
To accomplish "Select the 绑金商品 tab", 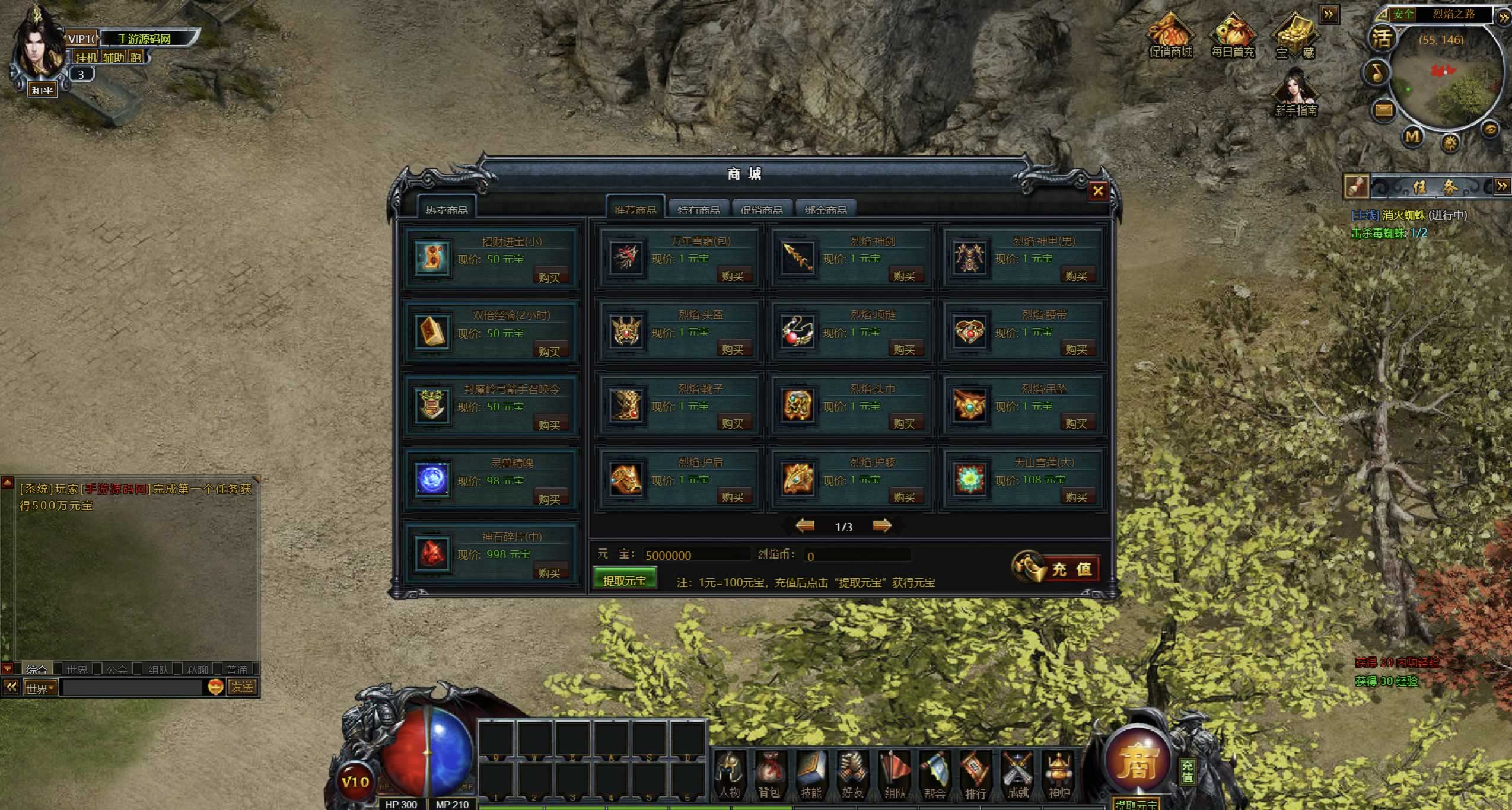I will (x=826, y=209).
